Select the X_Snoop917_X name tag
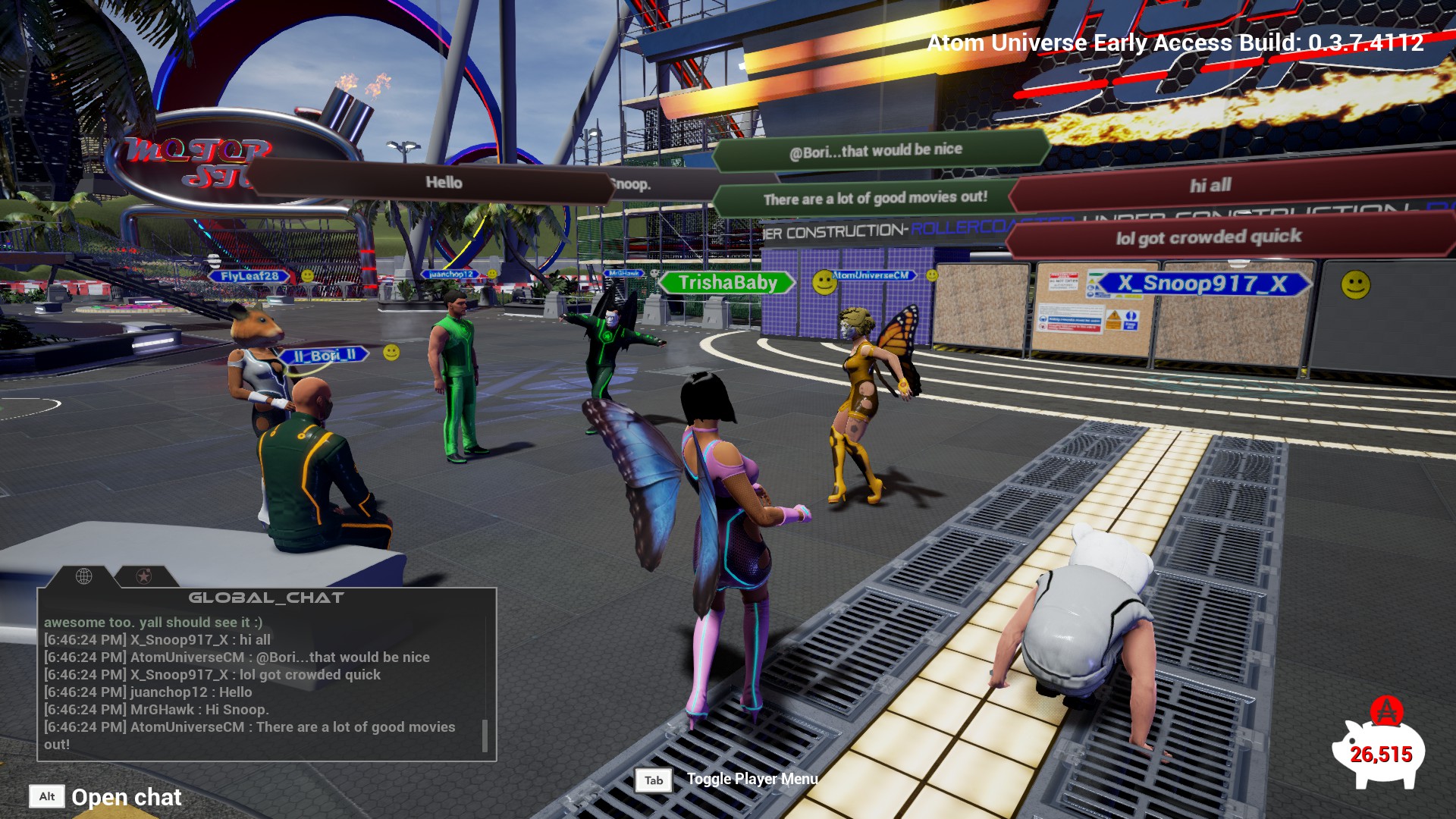The image size is (1456, 819). (1203, 284)
